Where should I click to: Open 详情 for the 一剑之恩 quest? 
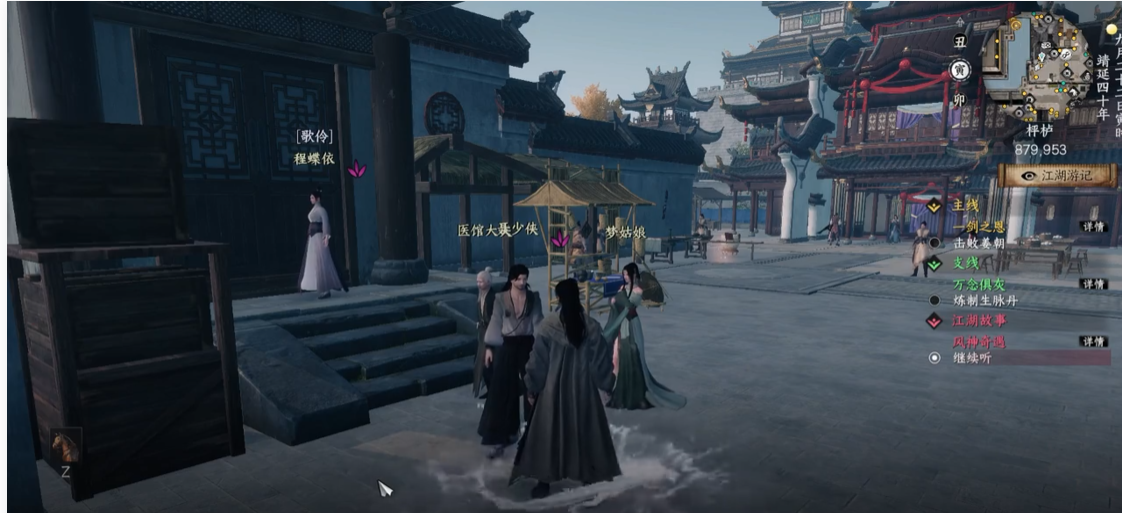click(1093, 227)
